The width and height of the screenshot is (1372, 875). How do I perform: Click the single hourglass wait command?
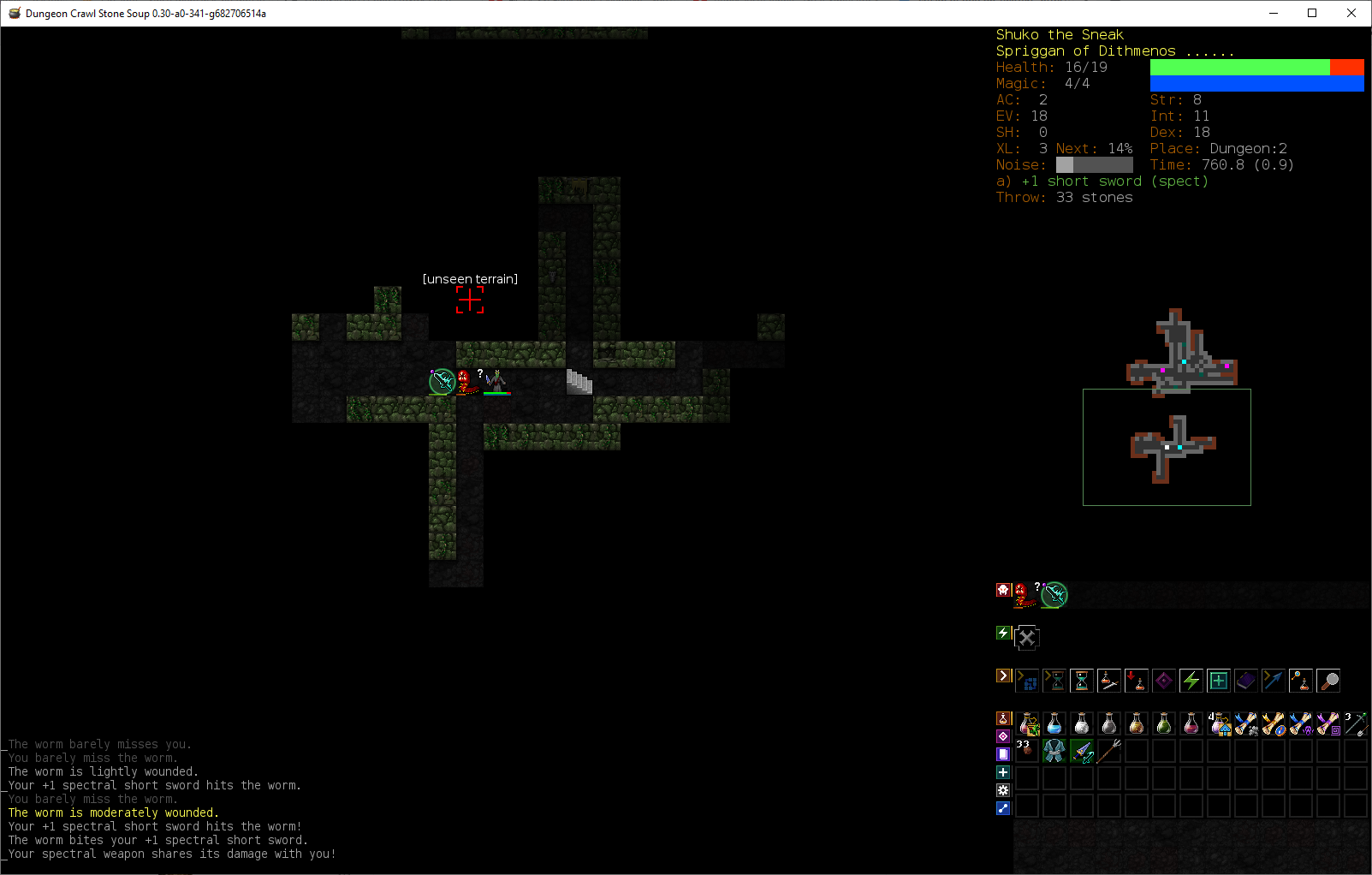click(x=1082, y=682)
